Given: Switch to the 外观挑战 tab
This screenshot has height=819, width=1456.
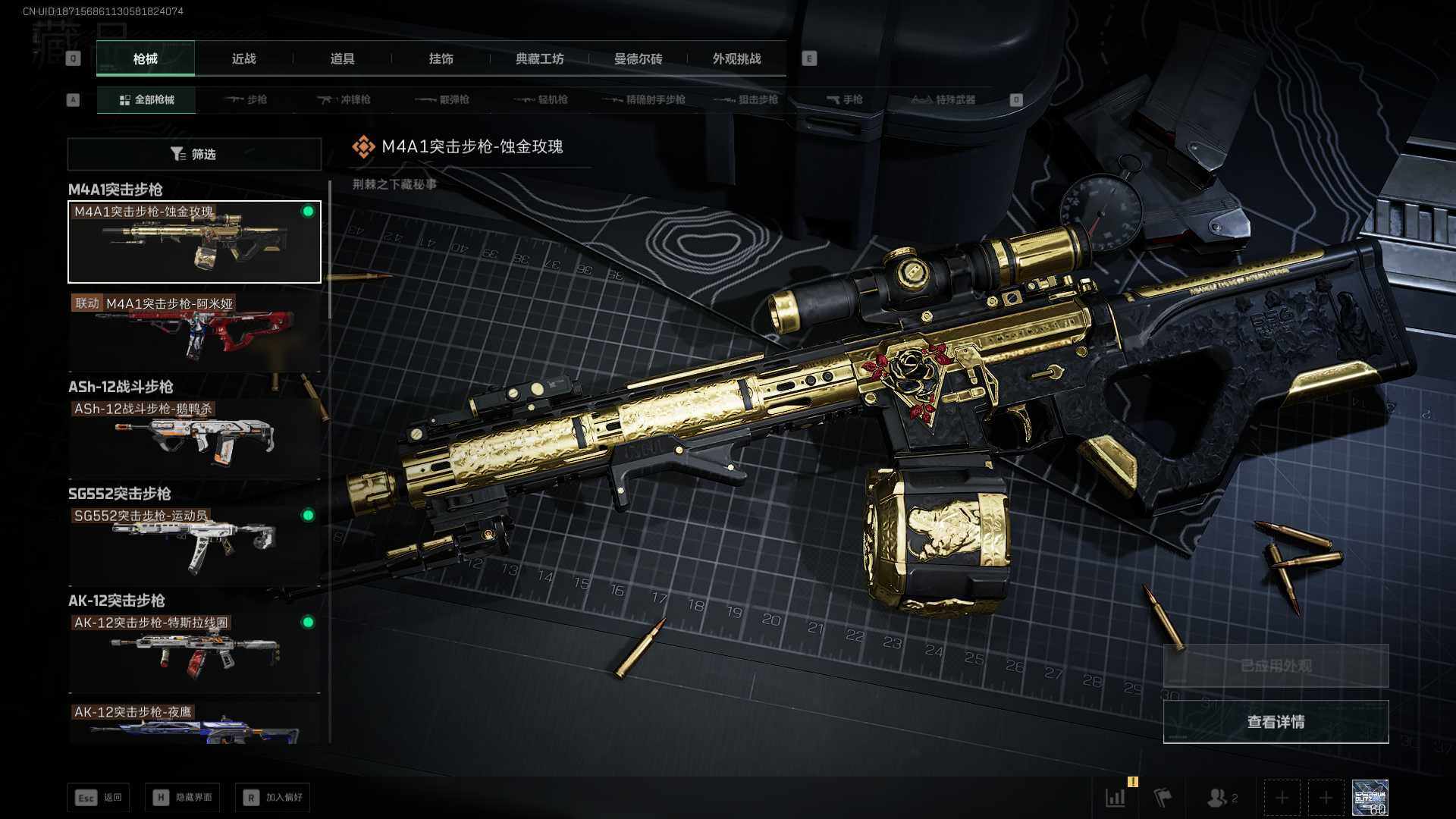Looking at the screenshot, I should pos(736,58).
